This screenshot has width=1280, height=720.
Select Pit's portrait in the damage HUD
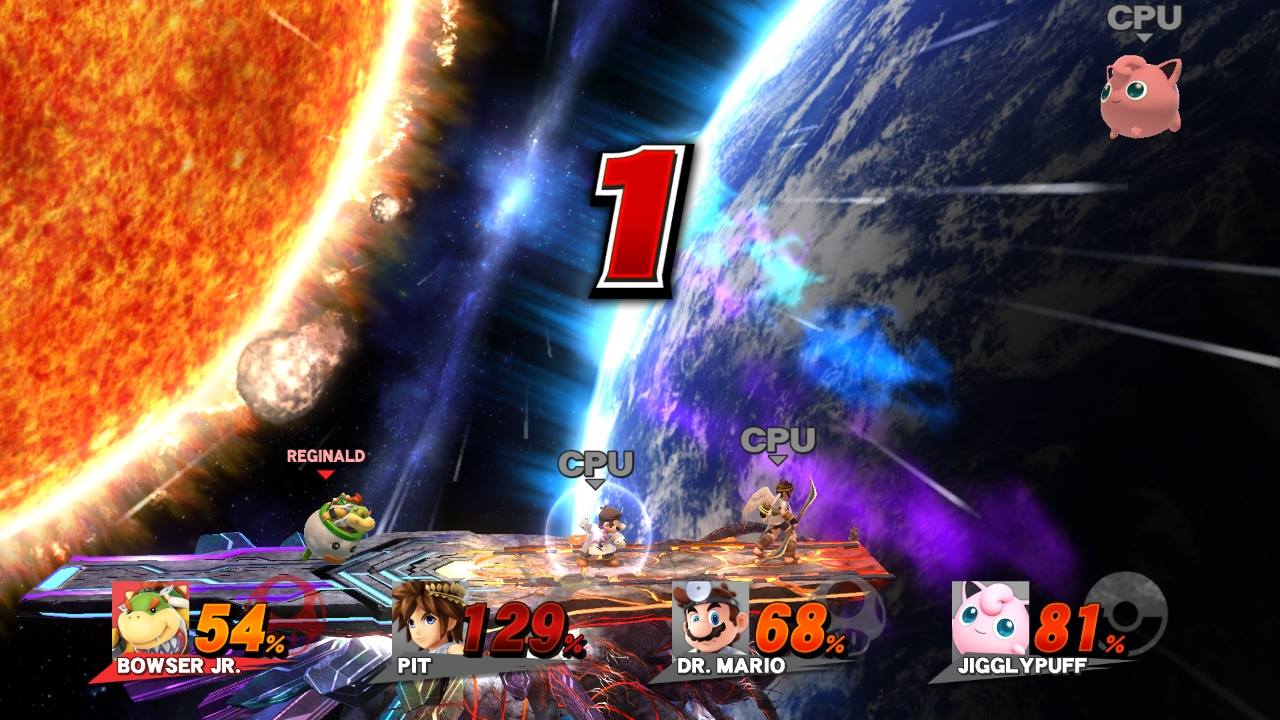pos(429,620)
